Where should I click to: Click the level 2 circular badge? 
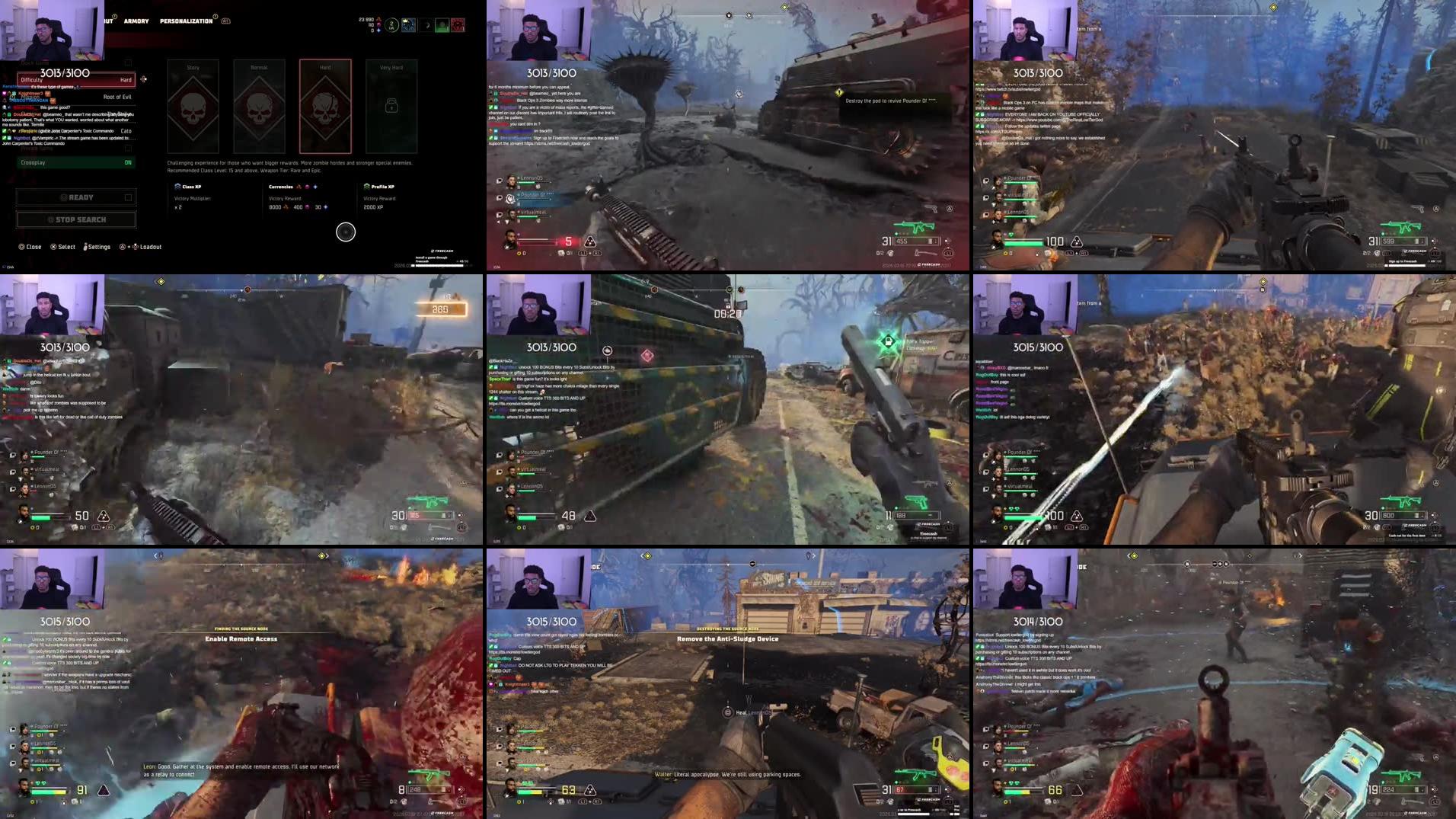(390, 25)
